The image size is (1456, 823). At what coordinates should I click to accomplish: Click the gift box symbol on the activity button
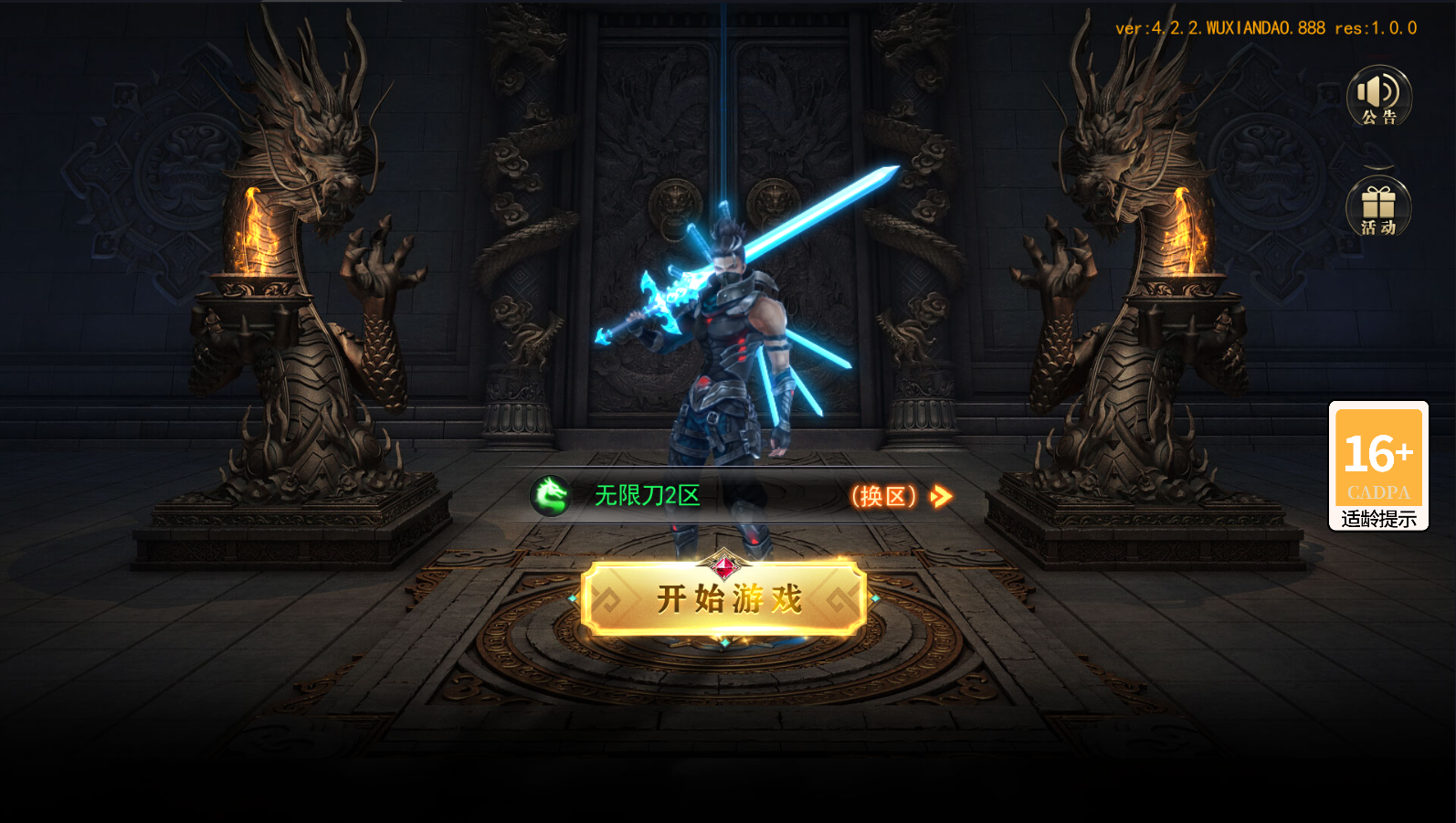coord(1379,203)
